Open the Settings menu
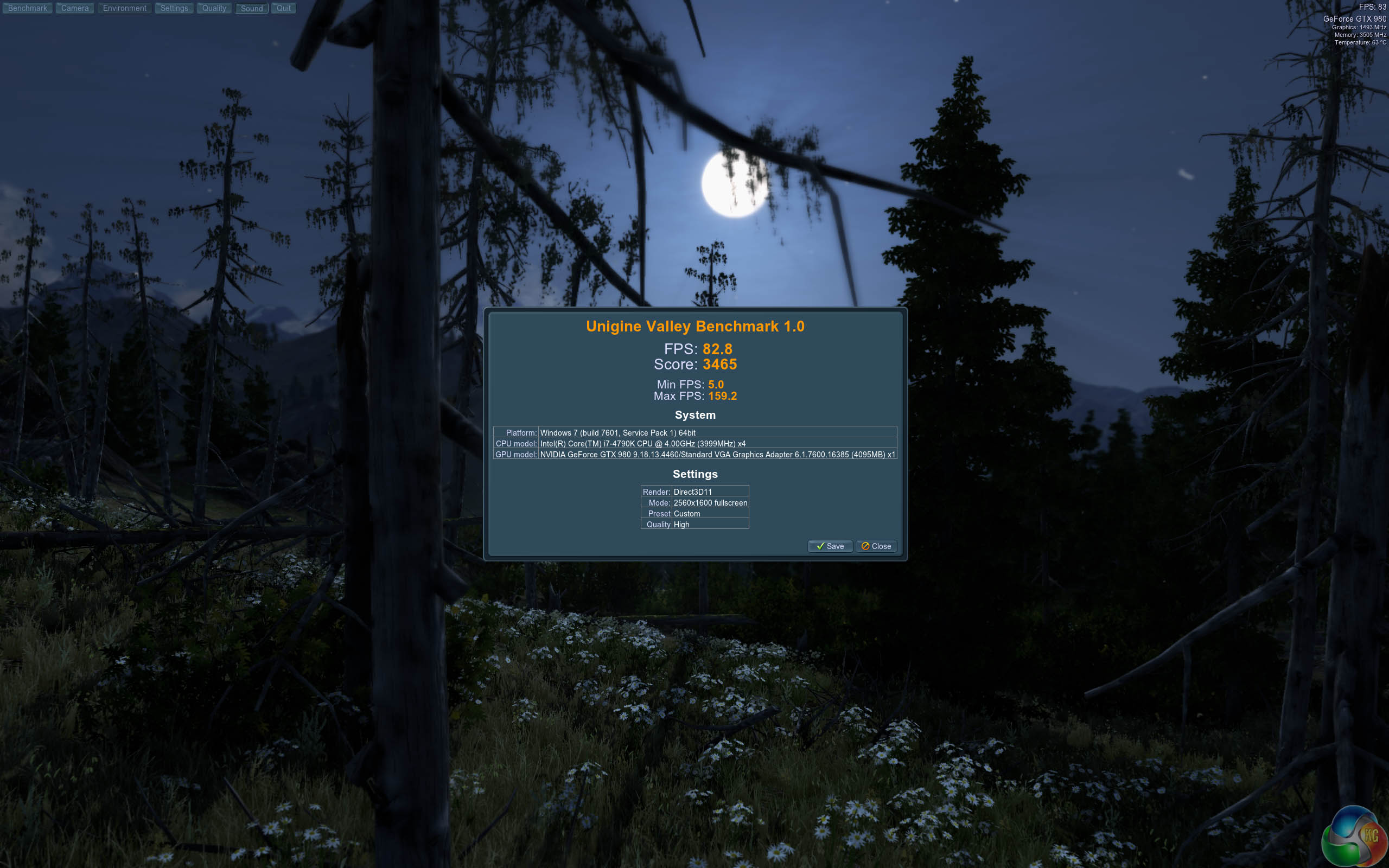Viewport: 1389px width, 868px height. coord(174,8)
